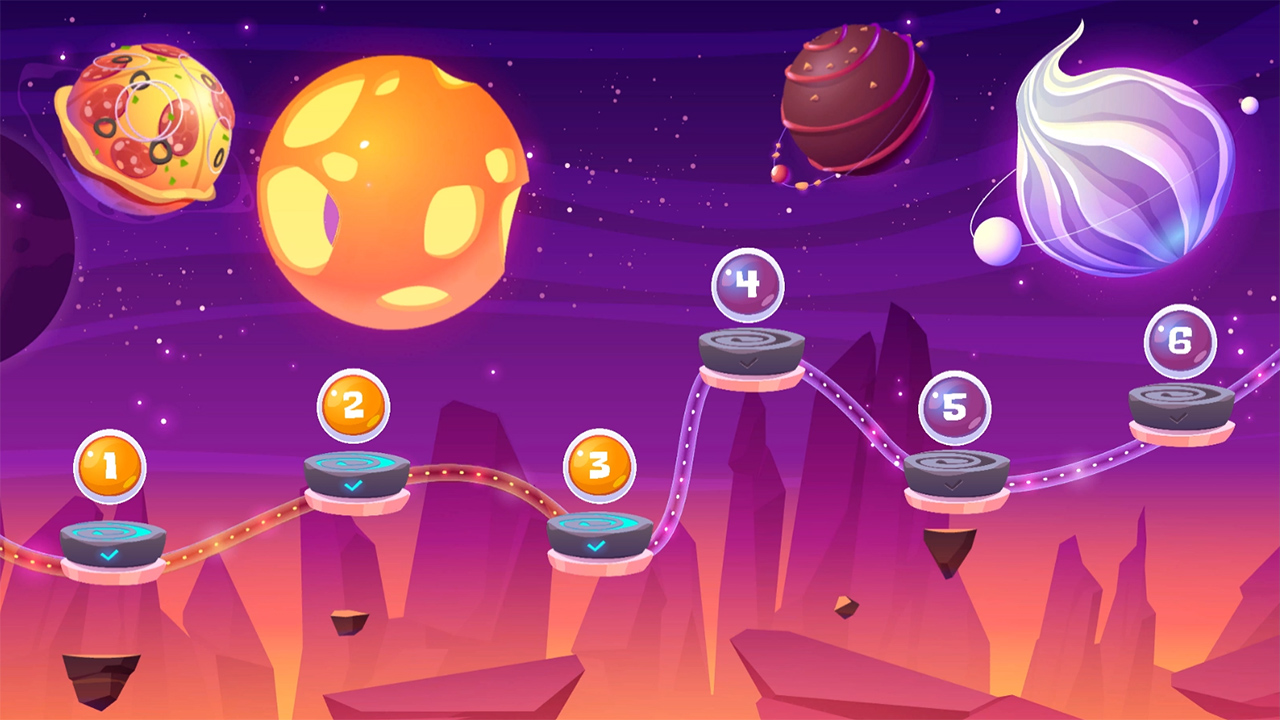Select level 3 orange badge

coord(600,463)
